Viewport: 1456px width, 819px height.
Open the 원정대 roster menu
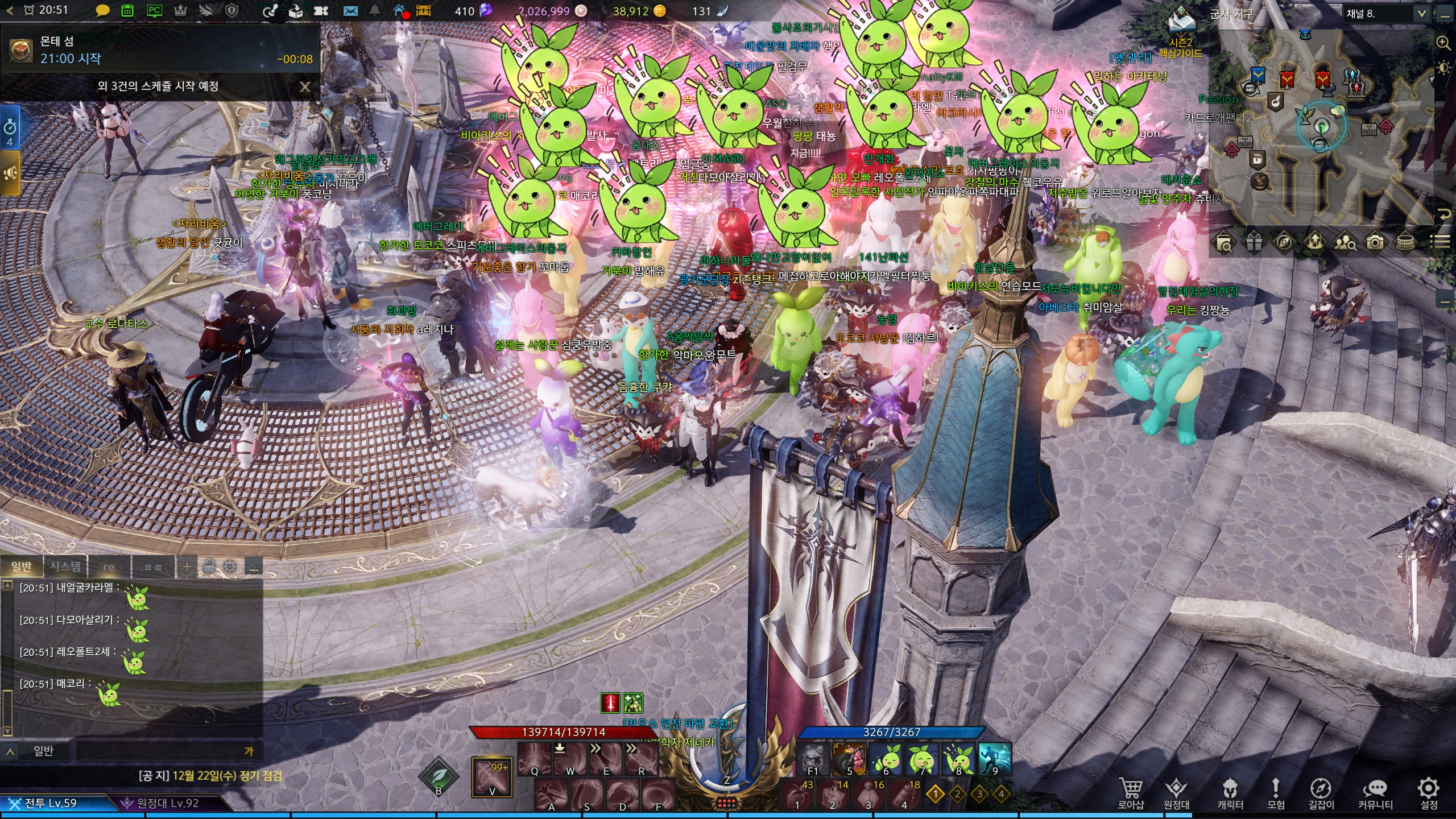pos(1176,793)
